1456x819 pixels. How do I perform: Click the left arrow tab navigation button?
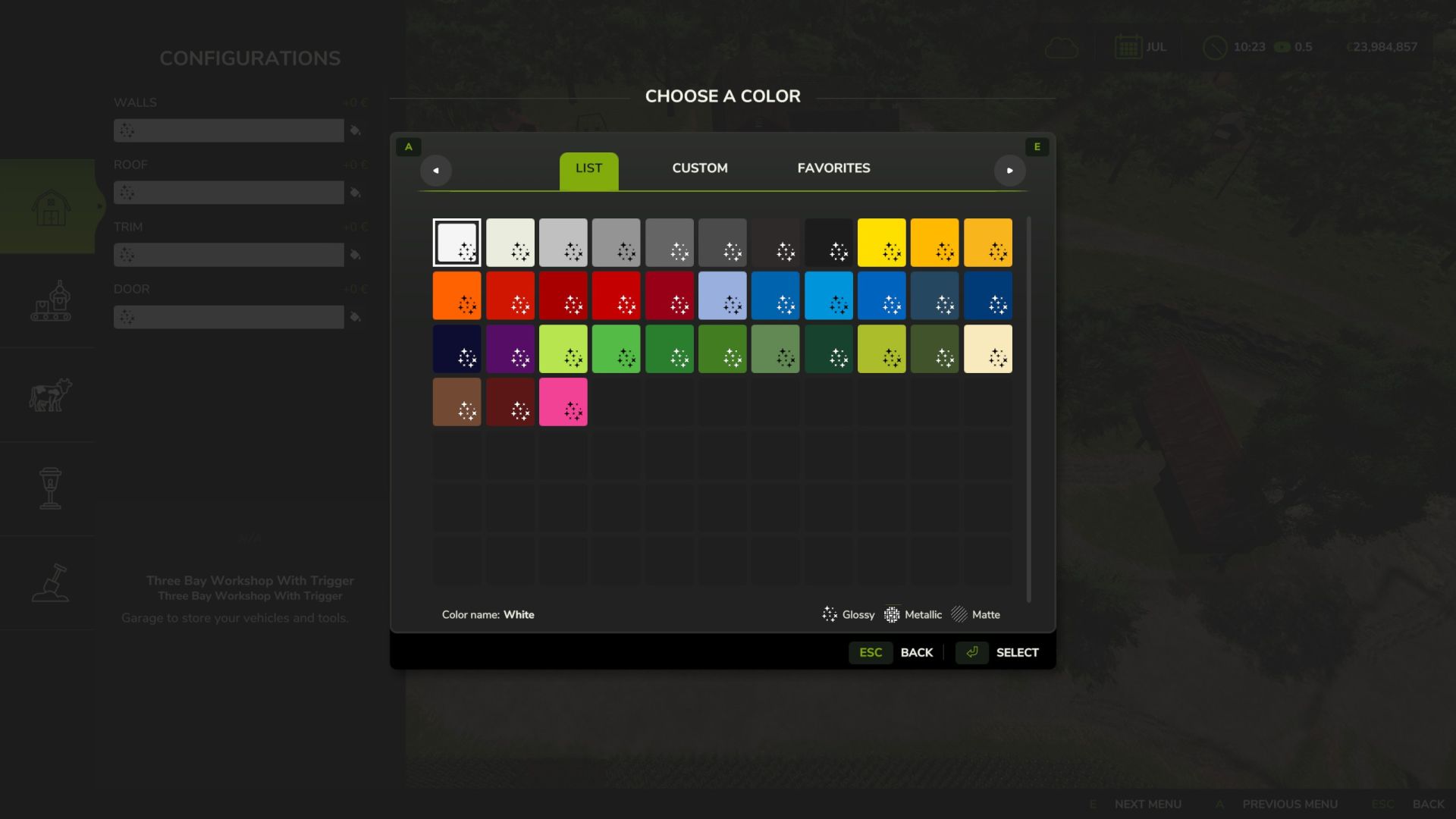pos(436,171)
